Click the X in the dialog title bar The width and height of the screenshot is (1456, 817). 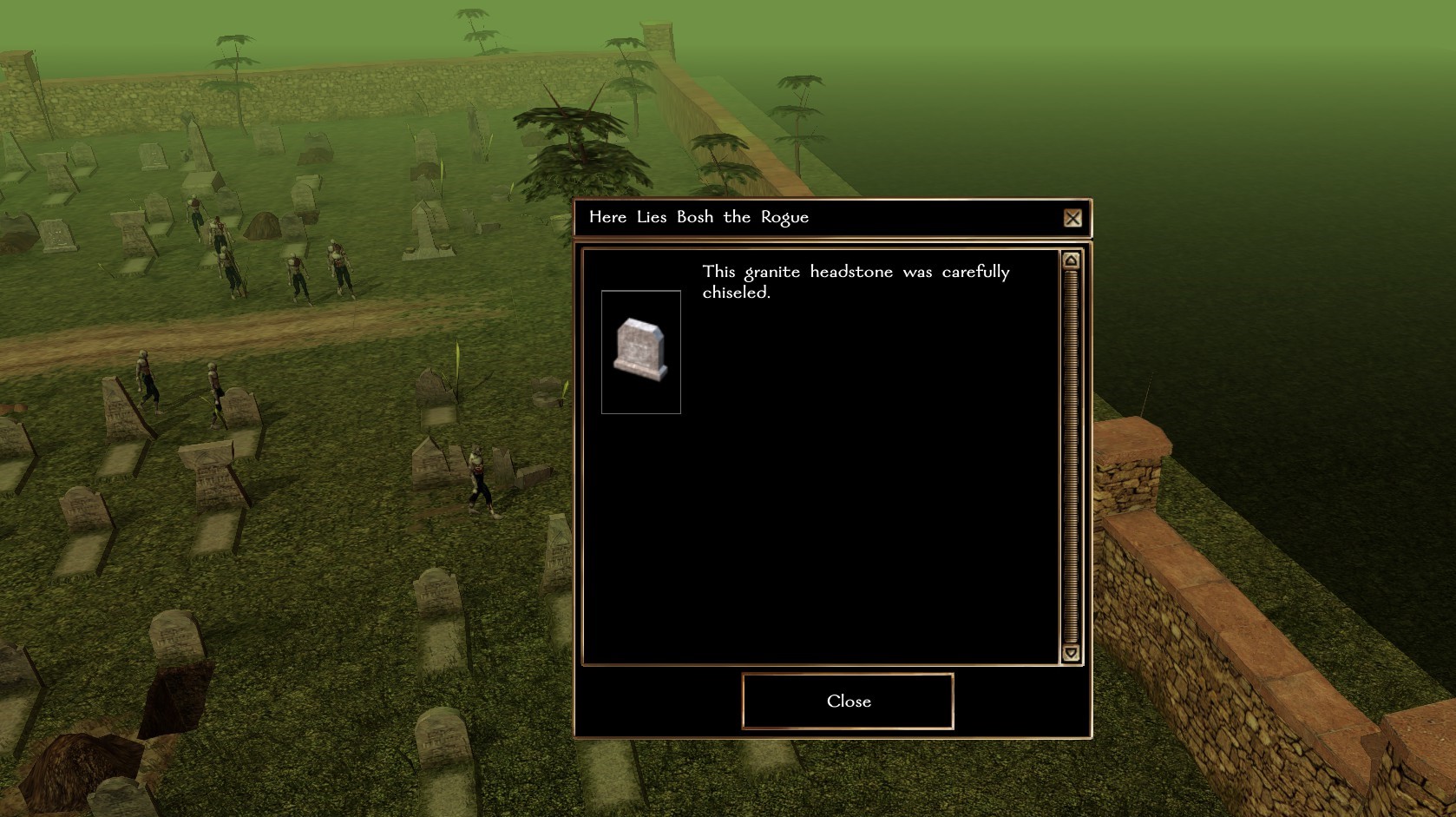click(x=1072, y=218)
